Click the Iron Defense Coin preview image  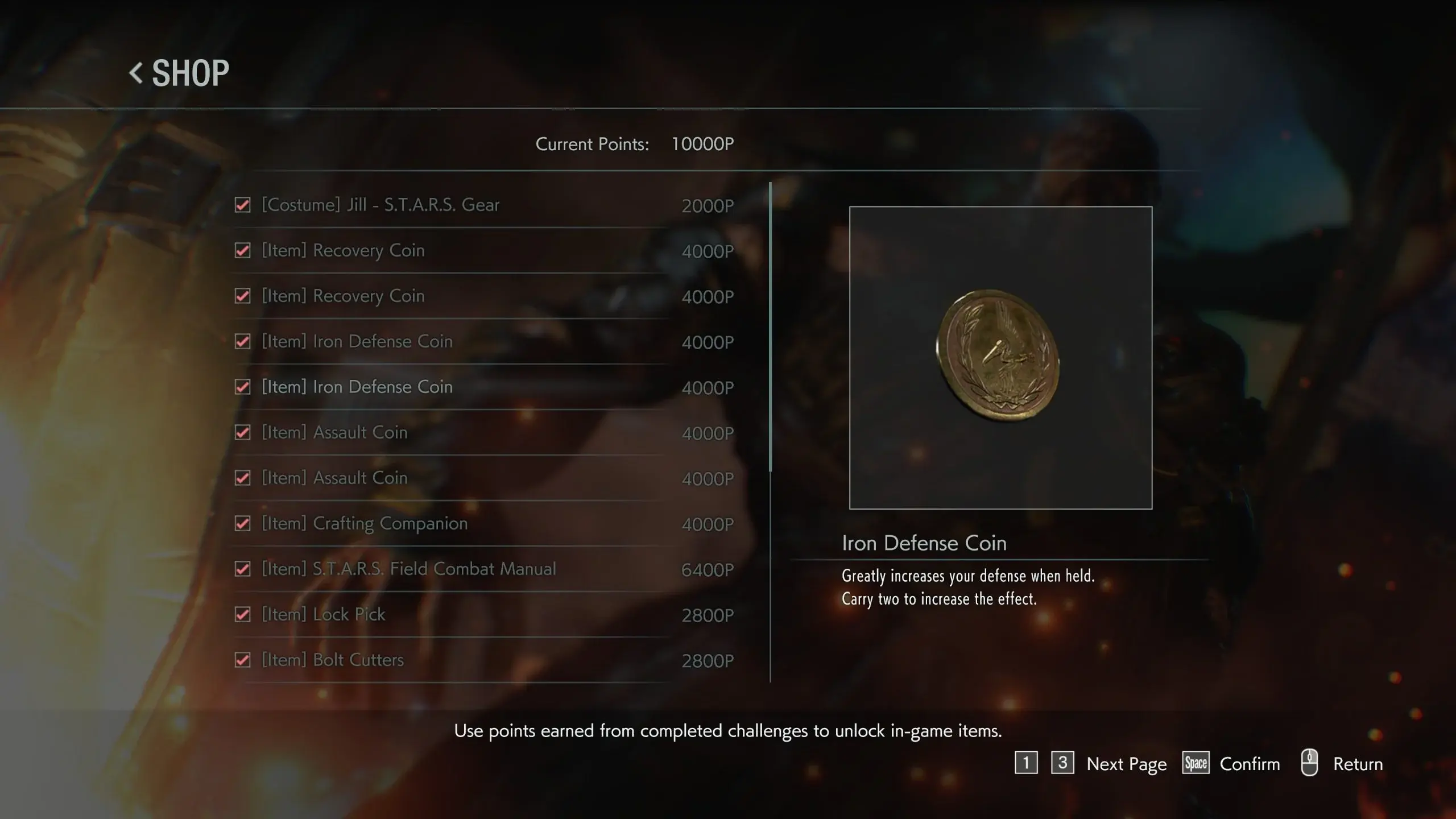[x=1000, y=357]
